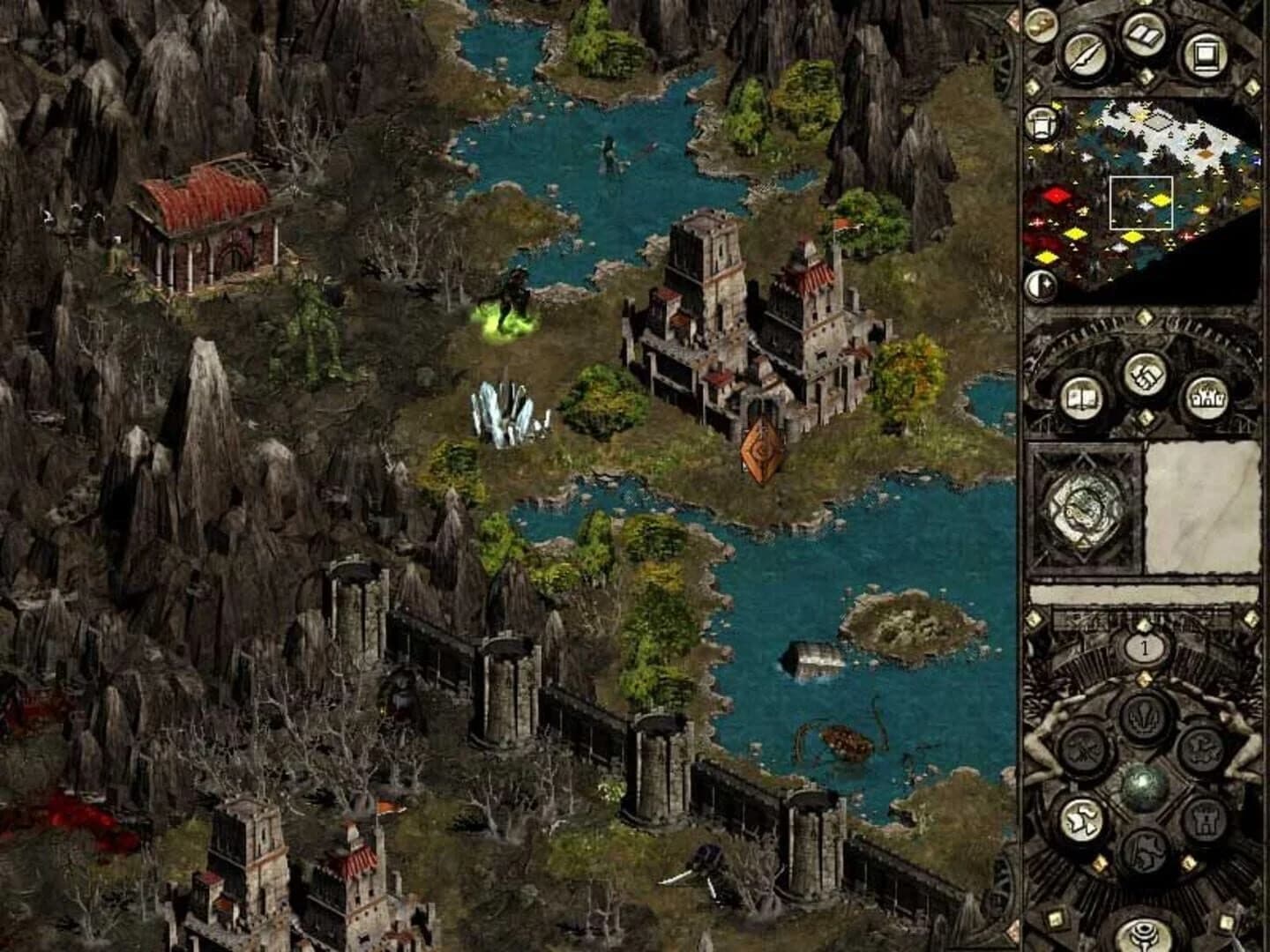This screenshot has width=1270, height=952.
Task: Click the horse emblem at the dial bottom
Action: 1146,850
